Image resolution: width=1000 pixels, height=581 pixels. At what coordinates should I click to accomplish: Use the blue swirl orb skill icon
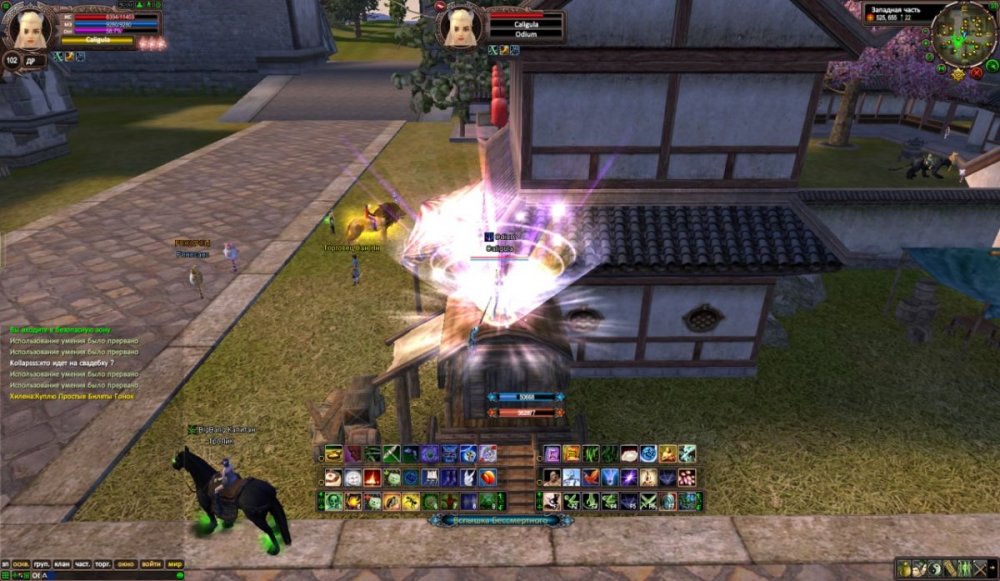tap(648, 454)
